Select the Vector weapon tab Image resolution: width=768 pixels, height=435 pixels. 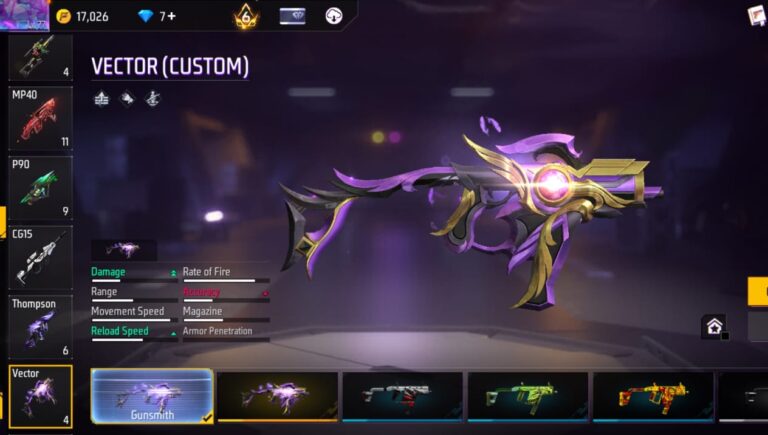pos(40,396)
